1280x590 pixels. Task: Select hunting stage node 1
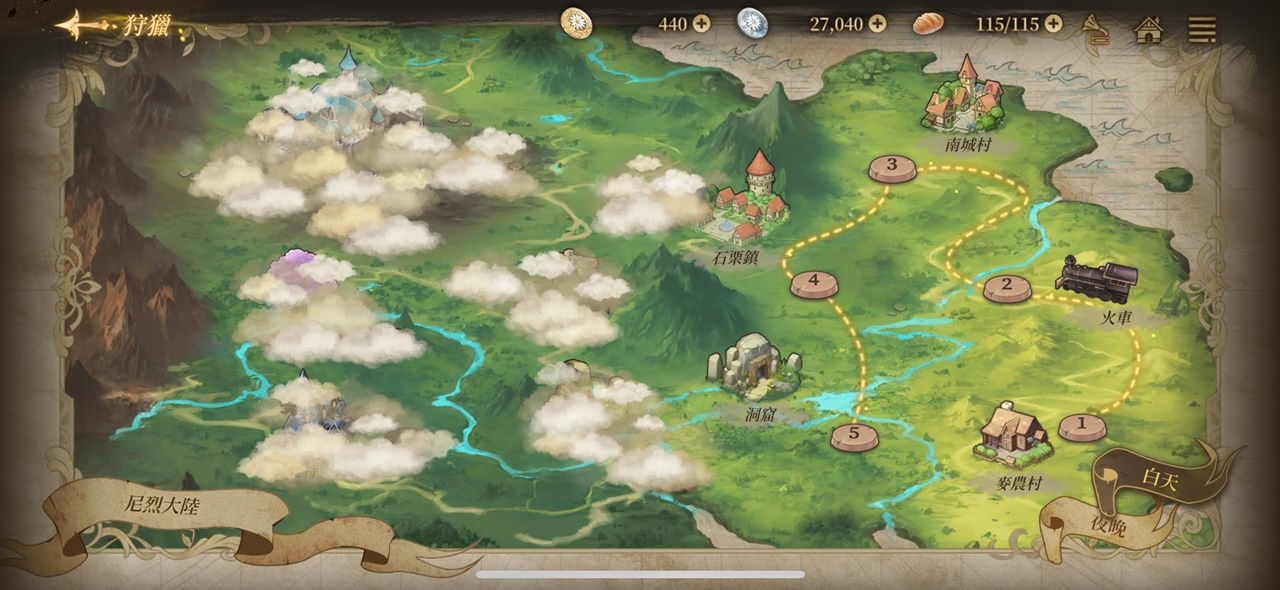coord(1081,426)
